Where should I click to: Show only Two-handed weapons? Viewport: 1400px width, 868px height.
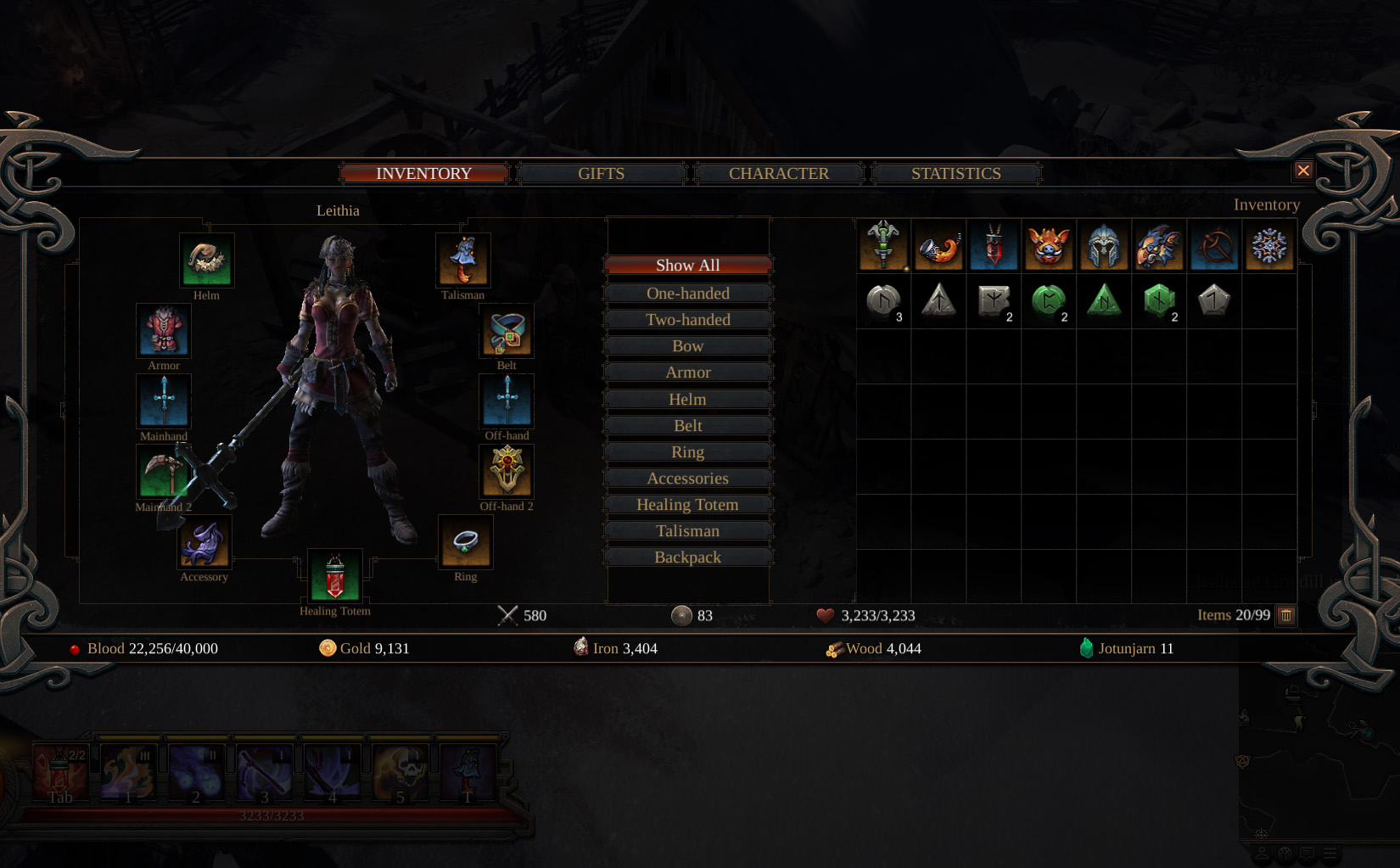click(x=687, y=320)
